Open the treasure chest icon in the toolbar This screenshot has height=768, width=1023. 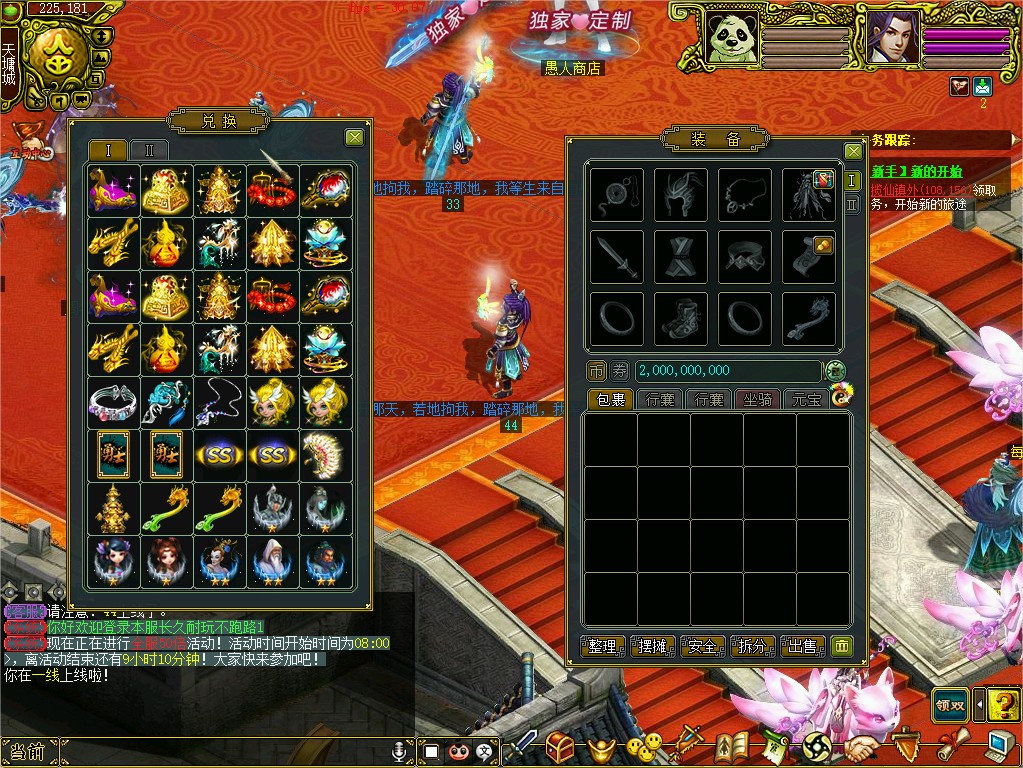(x=559, y=746)
